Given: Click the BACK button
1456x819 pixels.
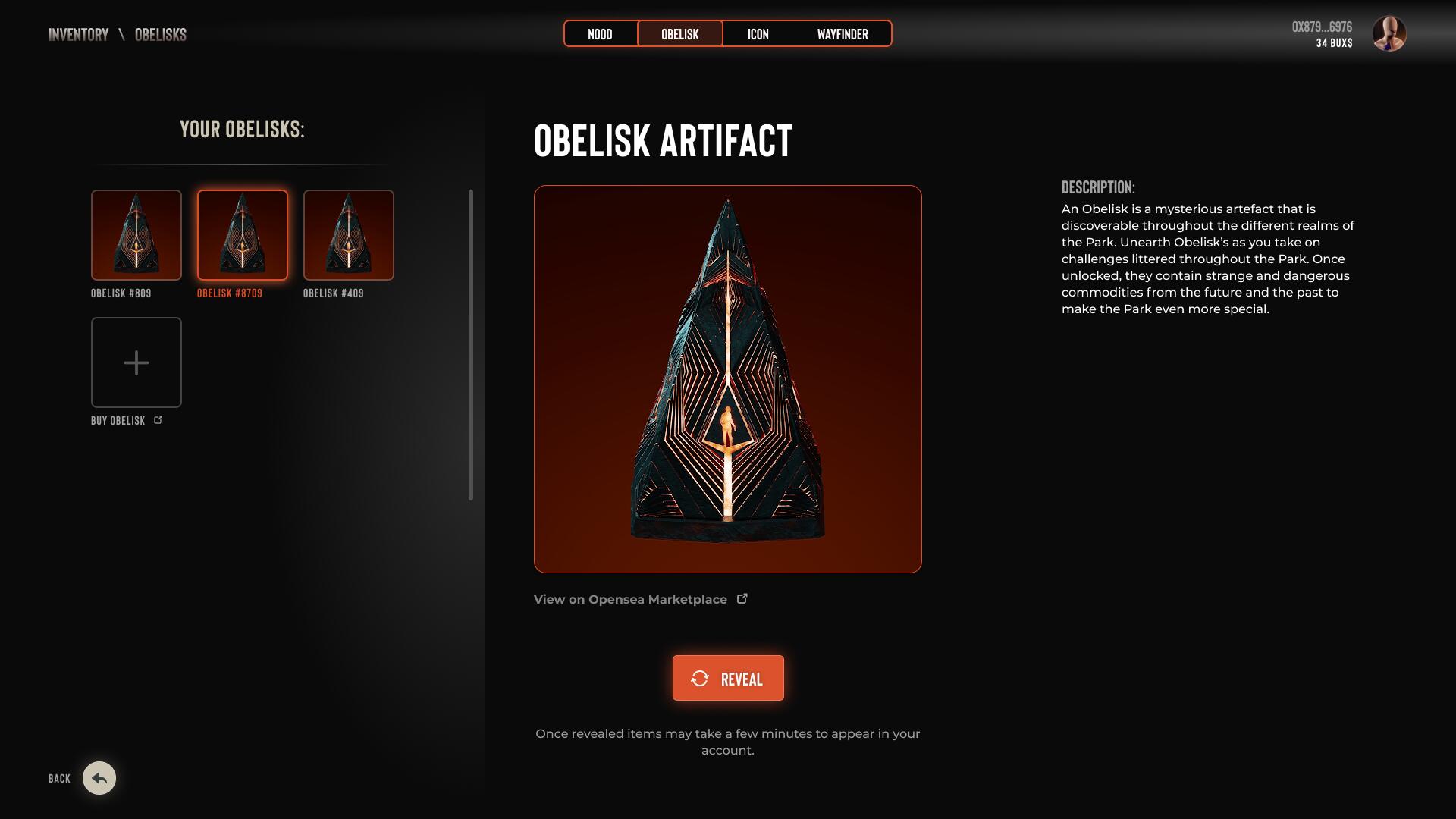Looking at the screenshot, I should coord(58,778).
